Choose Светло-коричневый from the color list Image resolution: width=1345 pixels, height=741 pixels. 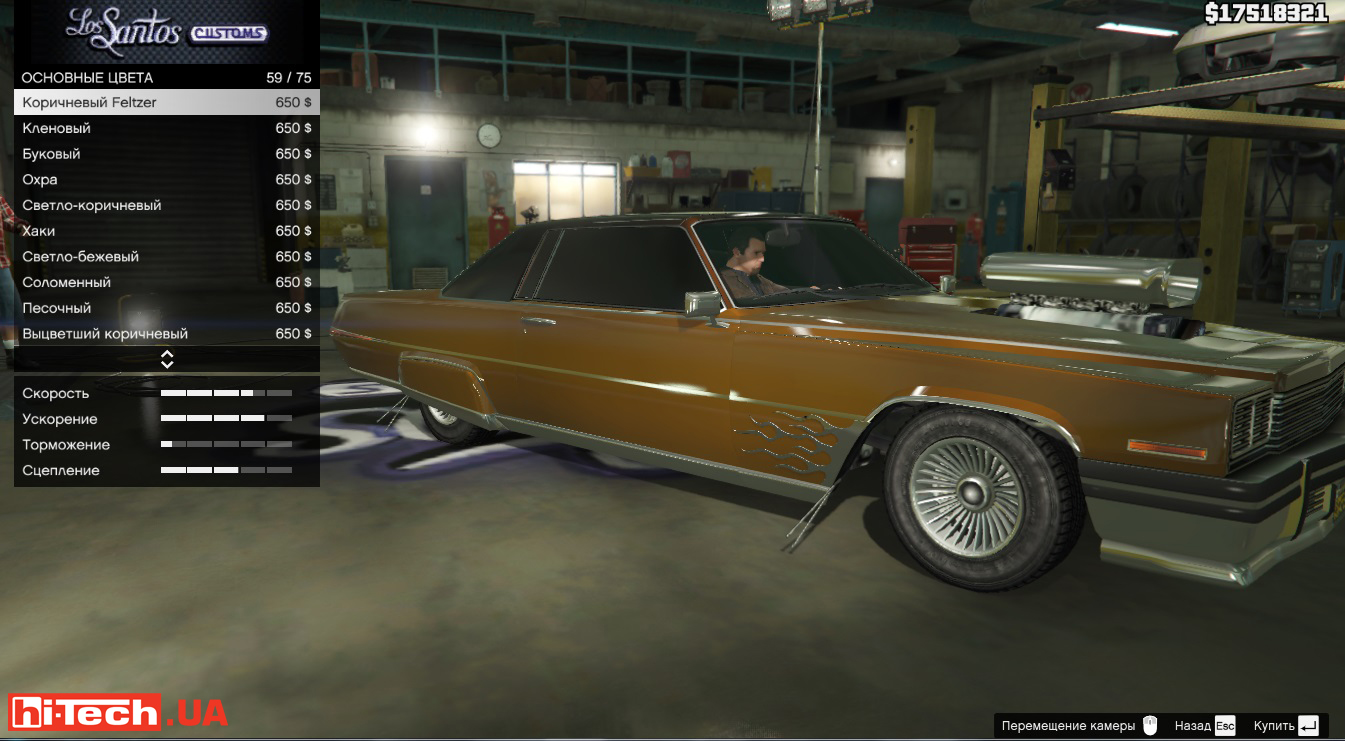click(167, 205)
